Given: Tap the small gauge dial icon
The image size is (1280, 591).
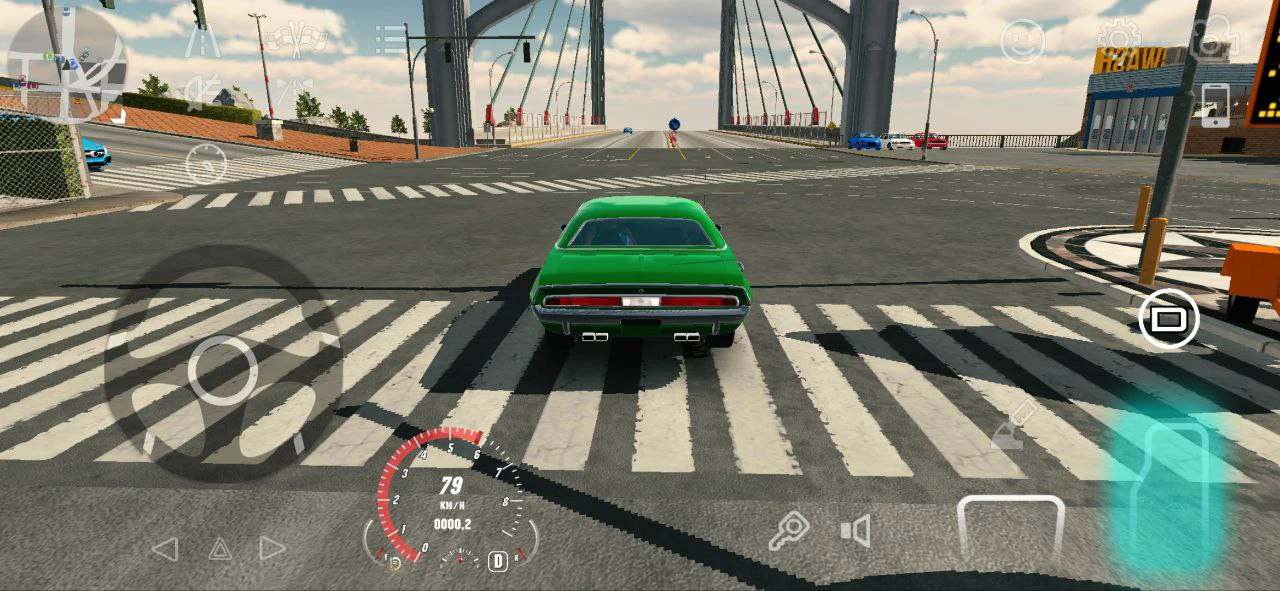Looking at the screenshot, I should pyautogui.click(x=206, y=163).
